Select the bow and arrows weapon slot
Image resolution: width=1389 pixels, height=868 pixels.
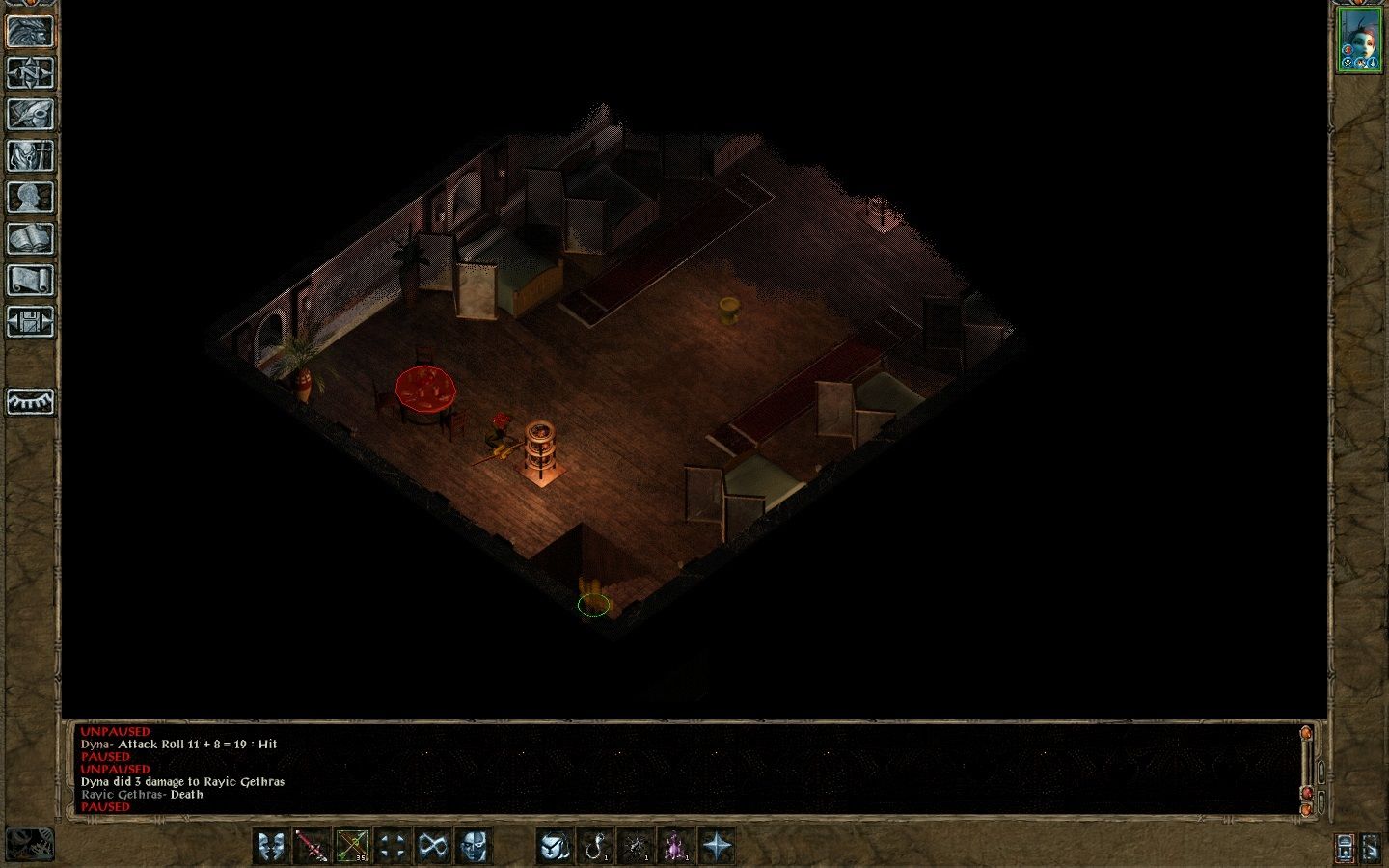tap(352, 847)
